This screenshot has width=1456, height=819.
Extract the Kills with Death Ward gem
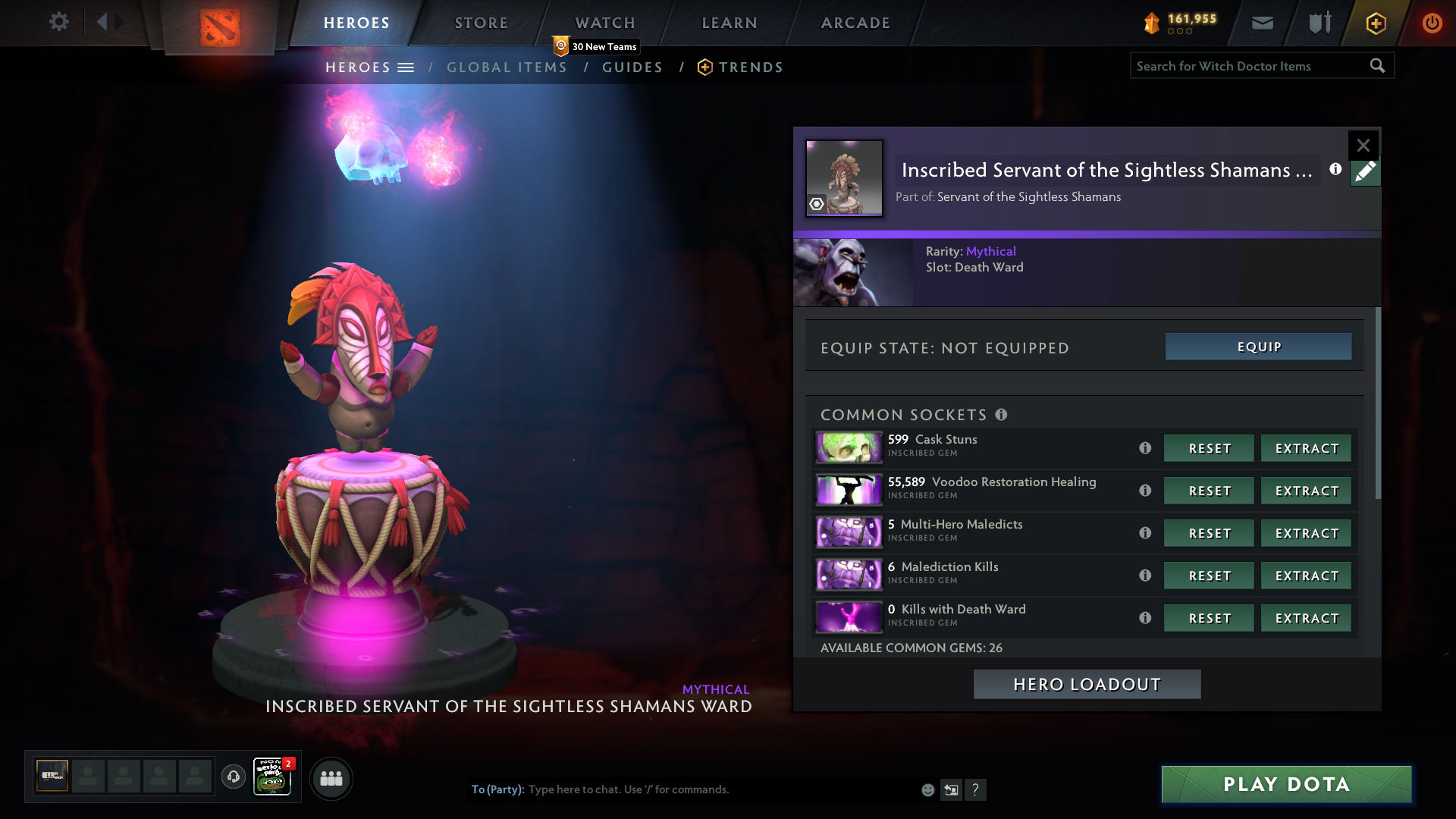coord(1306,618)
